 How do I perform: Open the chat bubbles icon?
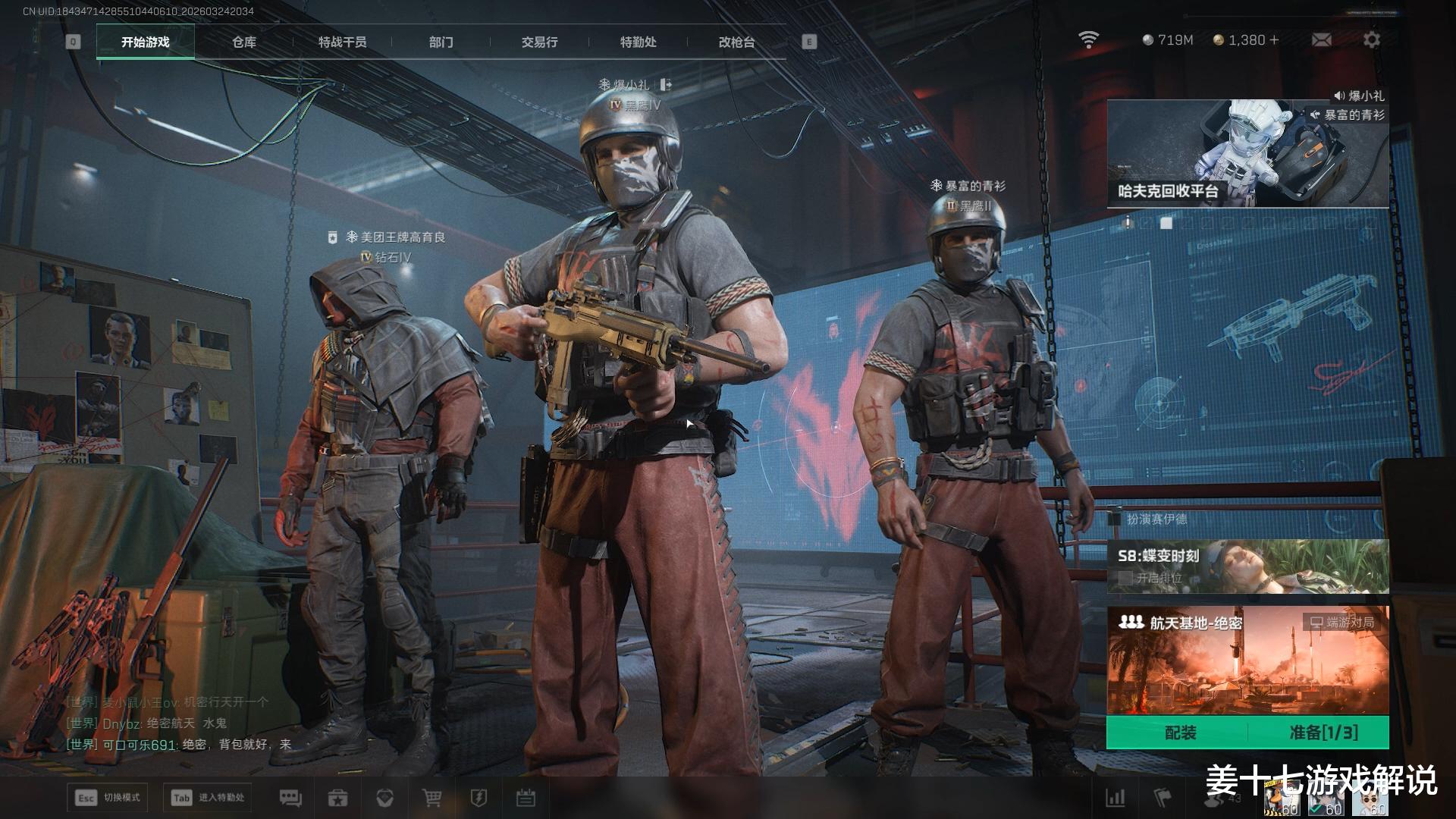coord(290,798)
